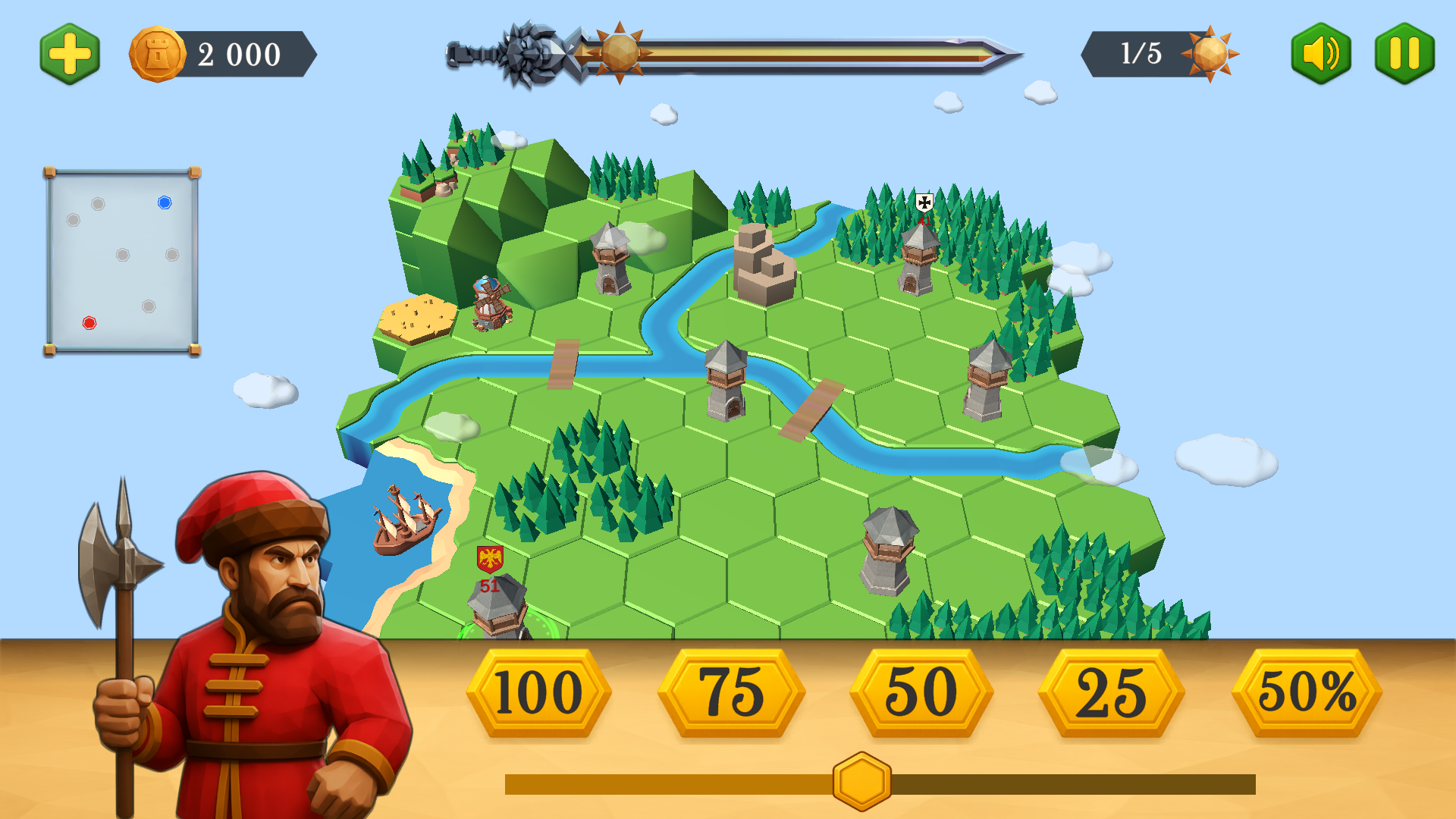Click the red dot on the minimap

pos(89,324)
